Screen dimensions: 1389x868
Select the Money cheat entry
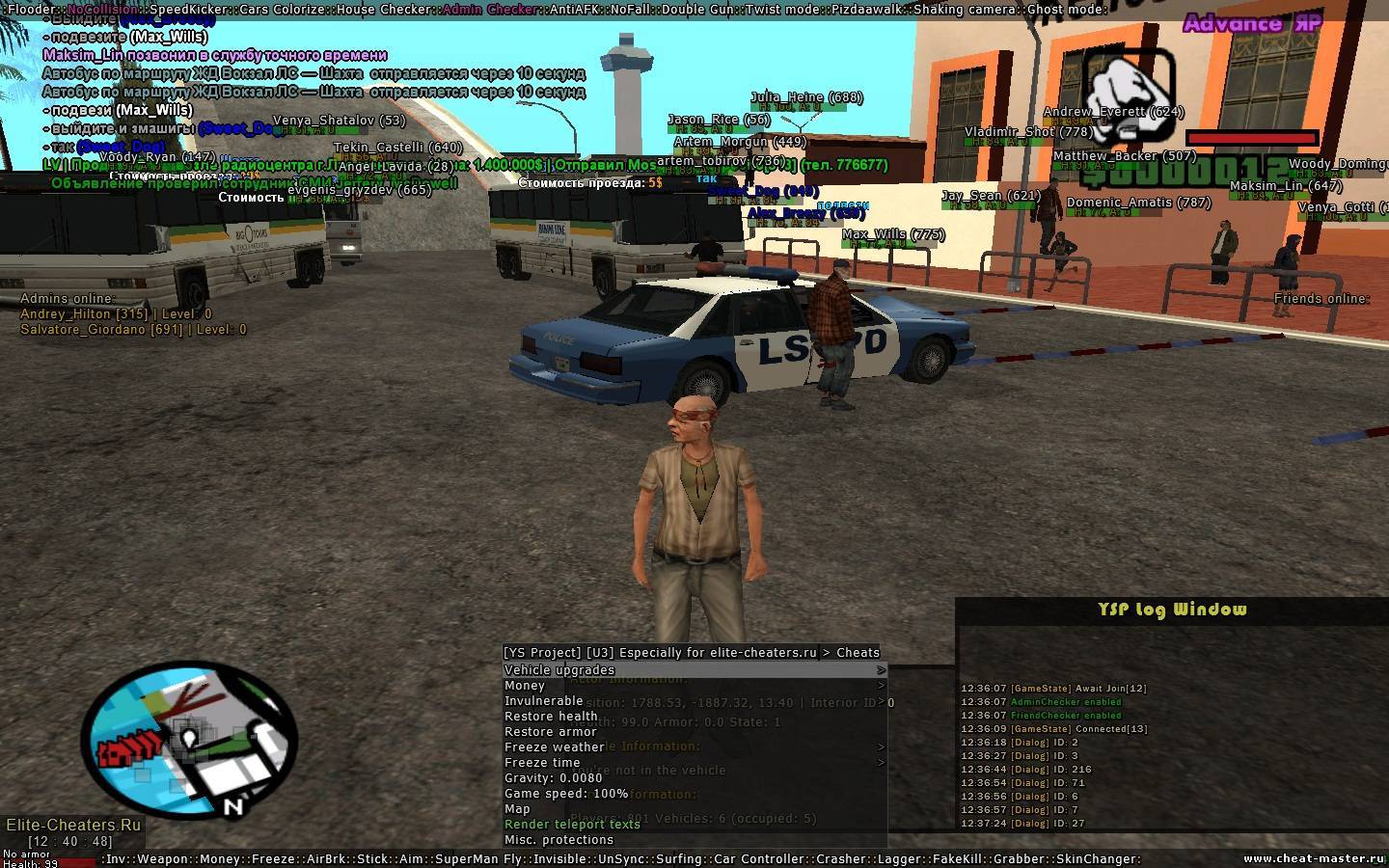pos(525,686)
